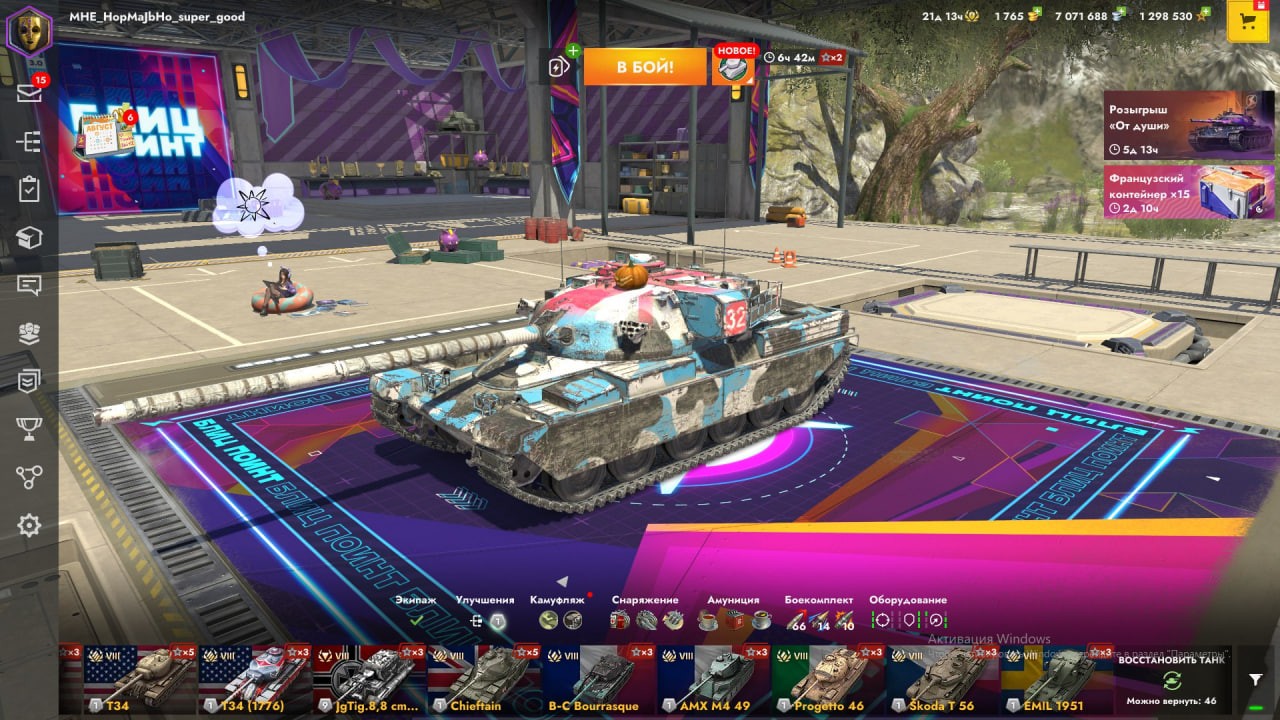
Task: Open the Боекомплект ammunition loadout
Action: [x=820, y=611]
